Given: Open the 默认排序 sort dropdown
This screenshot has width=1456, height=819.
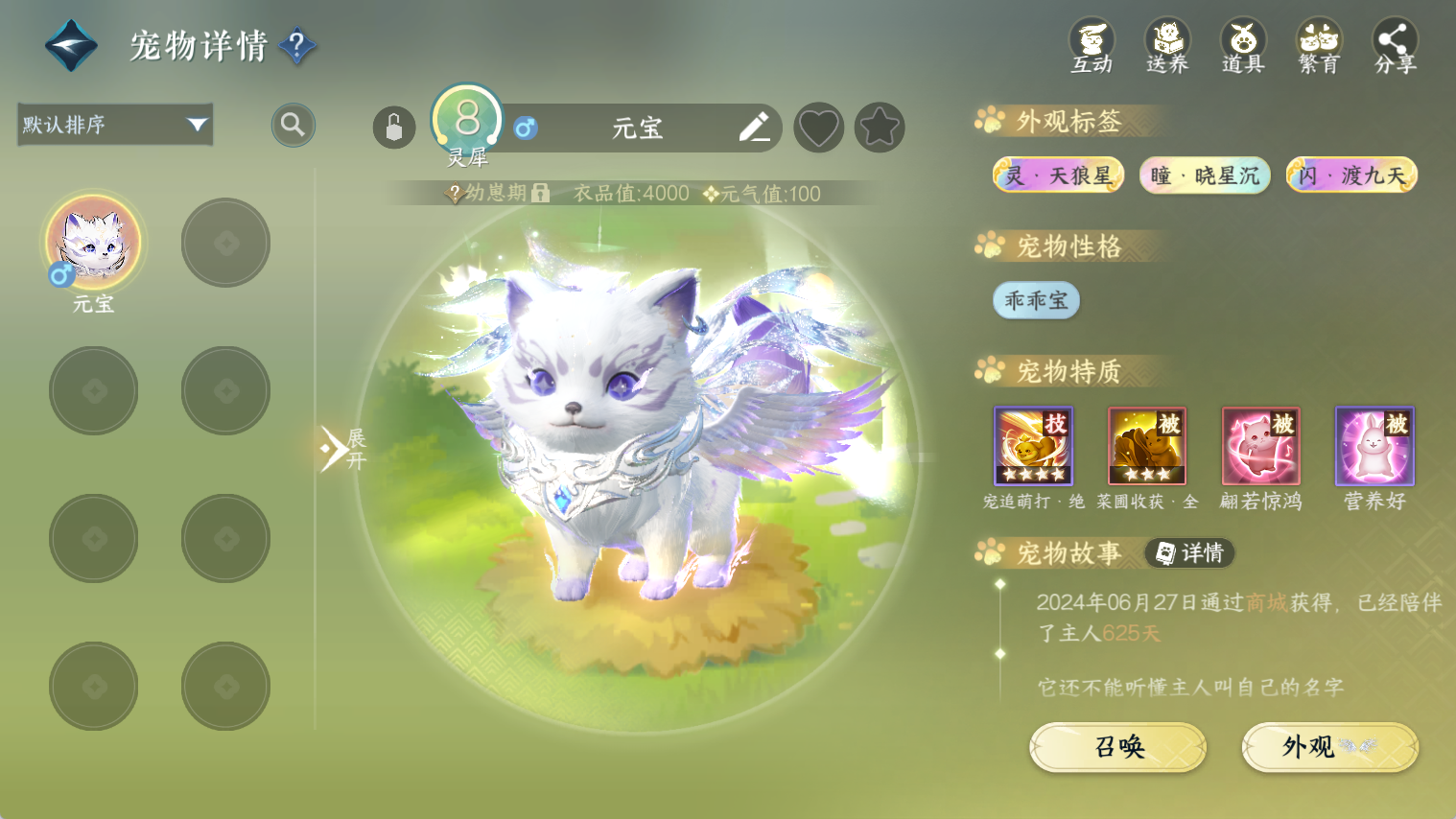Looking at the screenshot, I should pos(115,125).
